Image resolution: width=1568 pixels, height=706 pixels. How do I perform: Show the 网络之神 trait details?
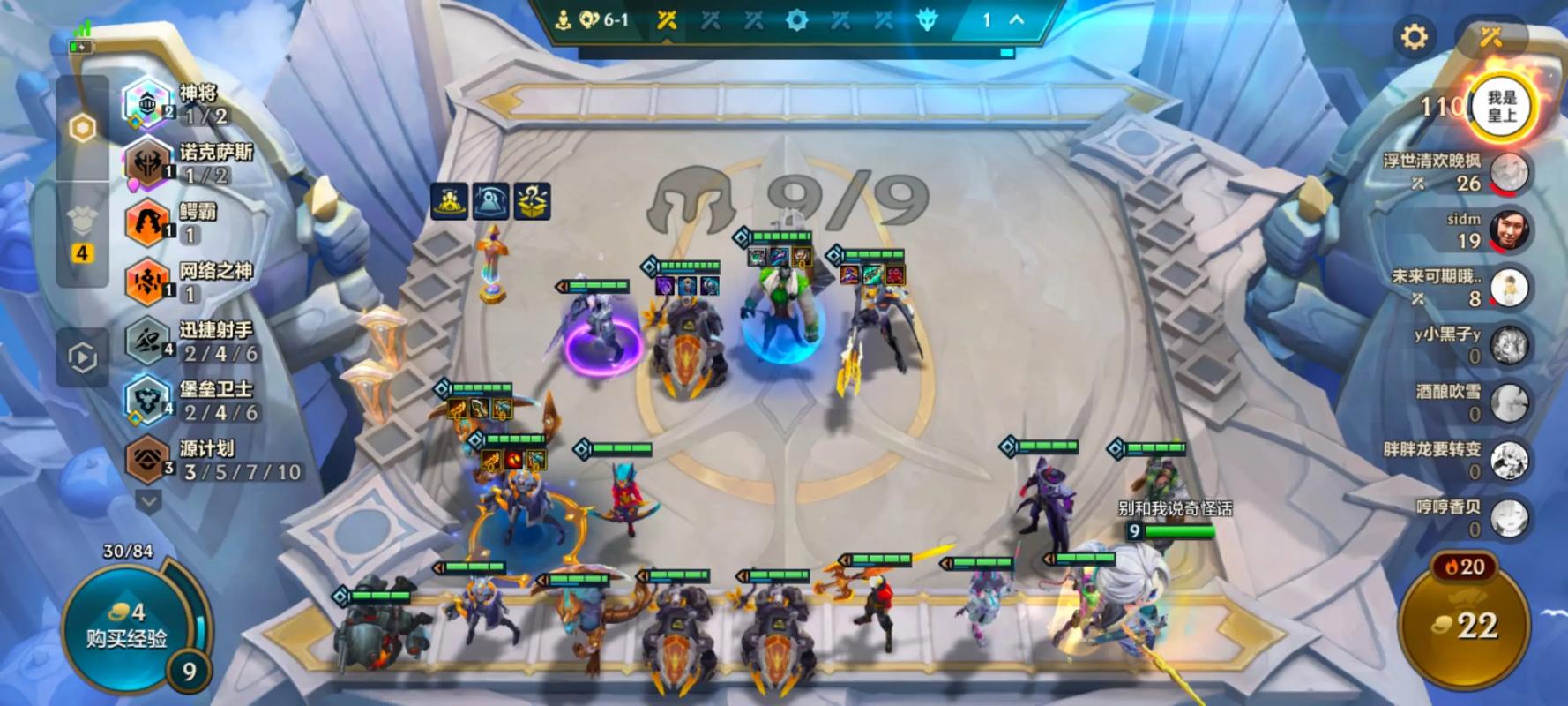tap(176, 282)
